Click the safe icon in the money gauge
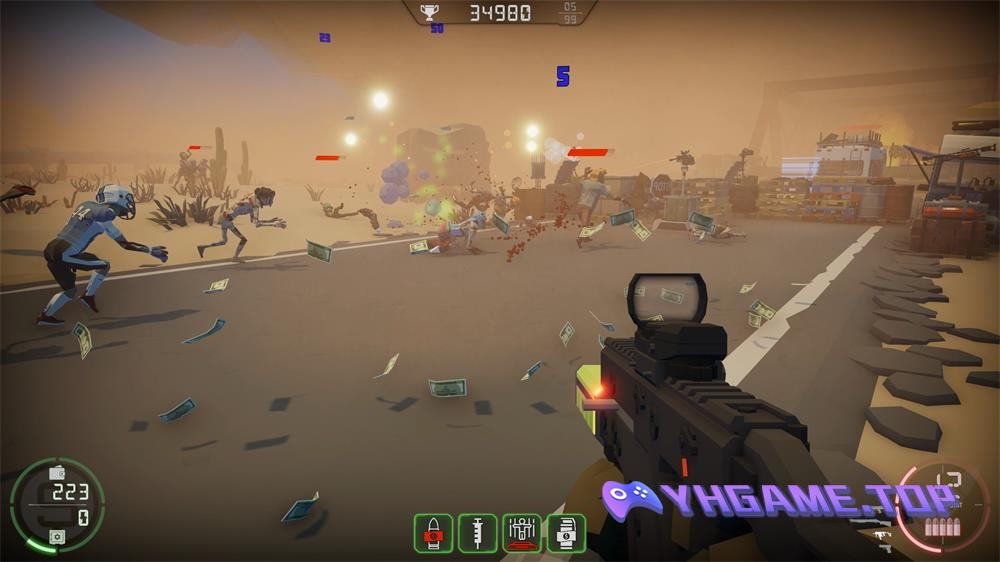Viewport: 1000px width, 562px height. (x=57, y=537)
